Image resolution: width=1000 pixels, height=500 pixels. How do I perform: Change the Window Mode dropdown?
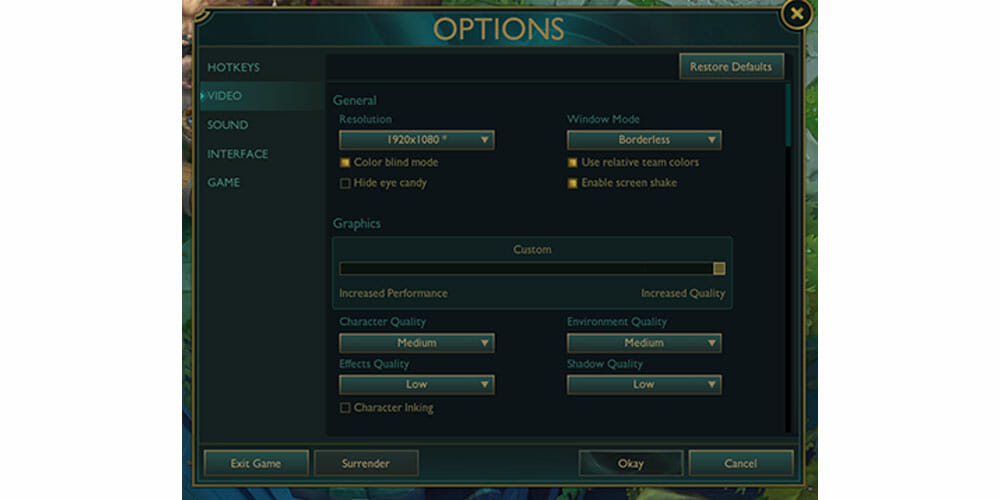(x=644, y=140)
